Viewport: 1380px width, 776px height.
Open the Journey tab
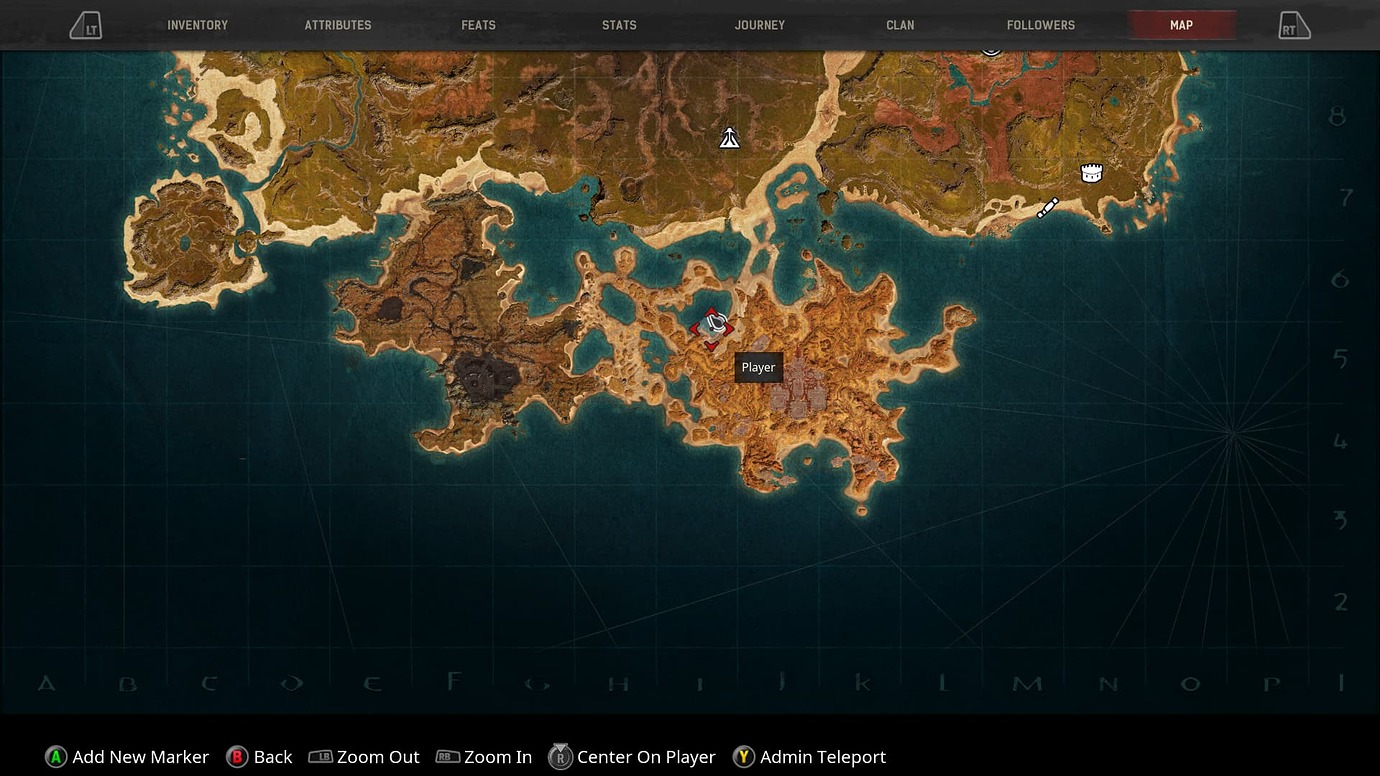coord(760,25)
